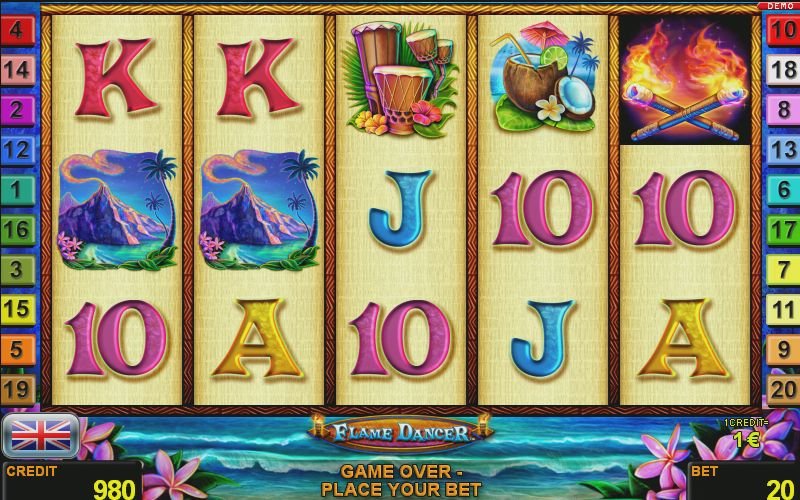Highlight the payline 9 indicator

(782, 349)
